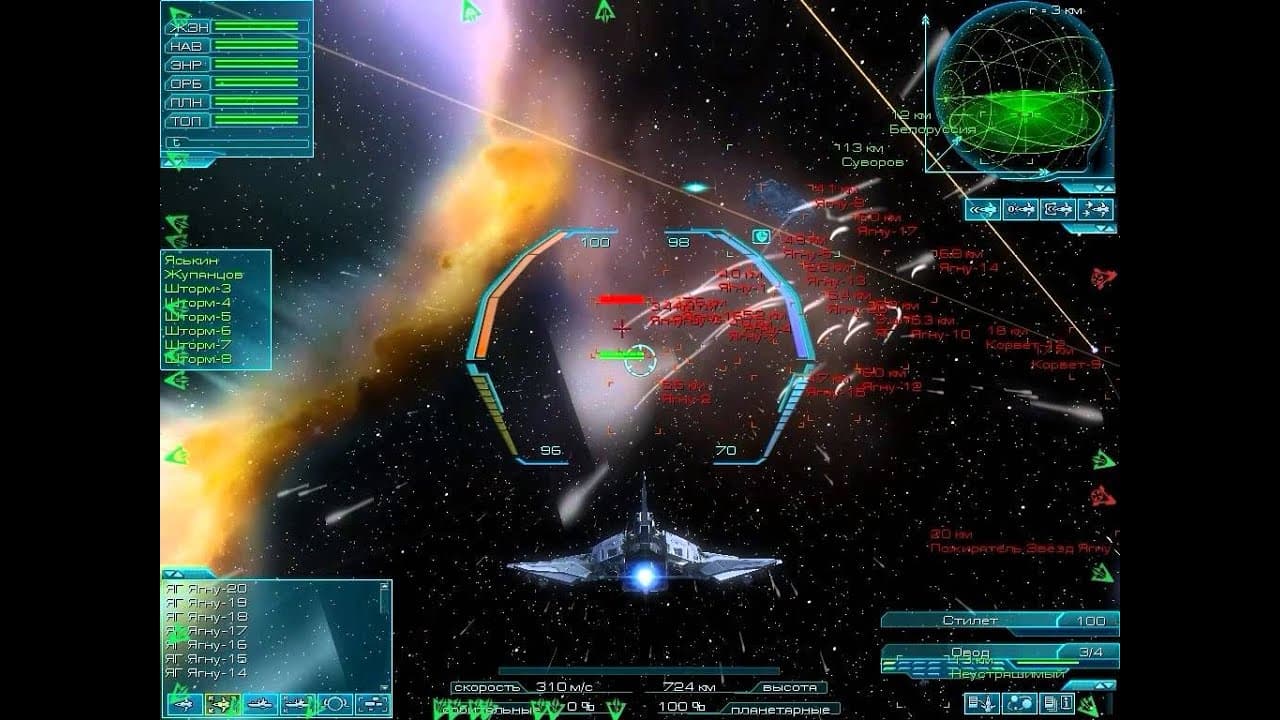Click the attack formation command icon

click(1094, 211)
